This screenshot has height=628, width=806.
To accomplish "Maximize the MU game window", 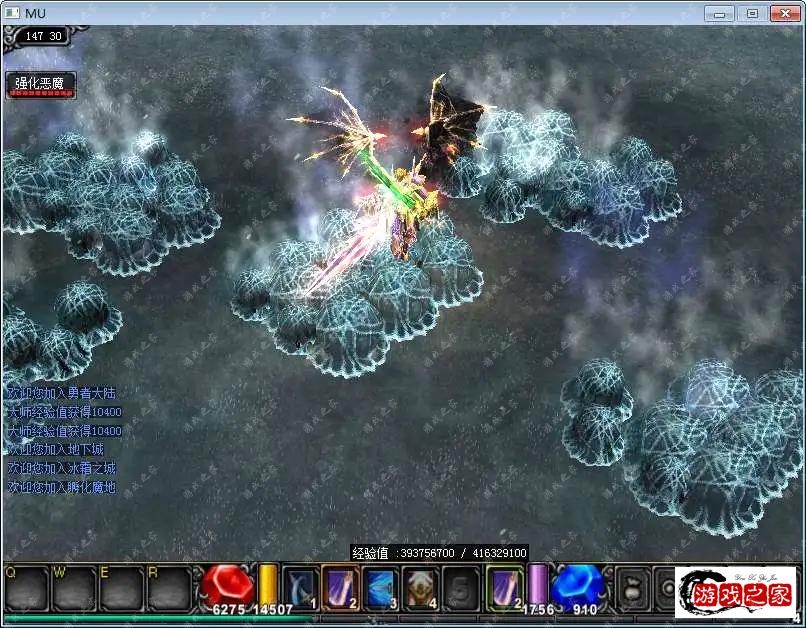I will 752,13.
